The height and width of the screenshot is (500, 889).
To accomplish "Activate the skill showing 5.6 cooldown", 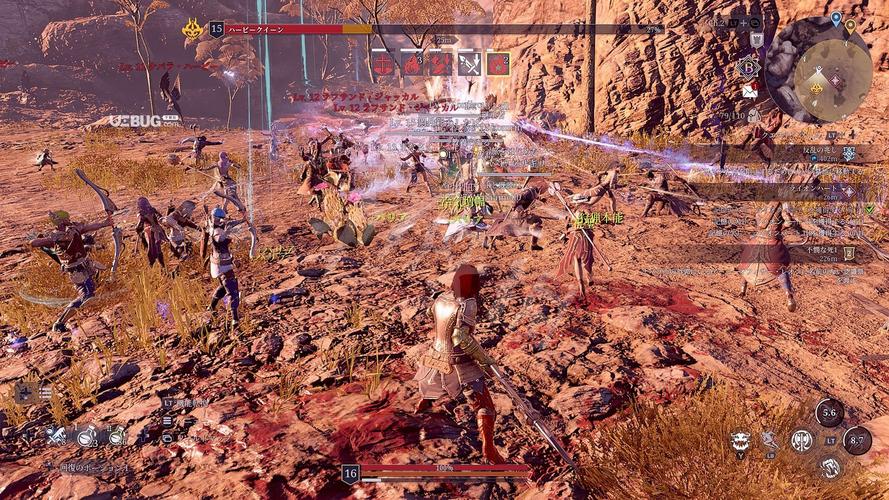I will point(828,413).
